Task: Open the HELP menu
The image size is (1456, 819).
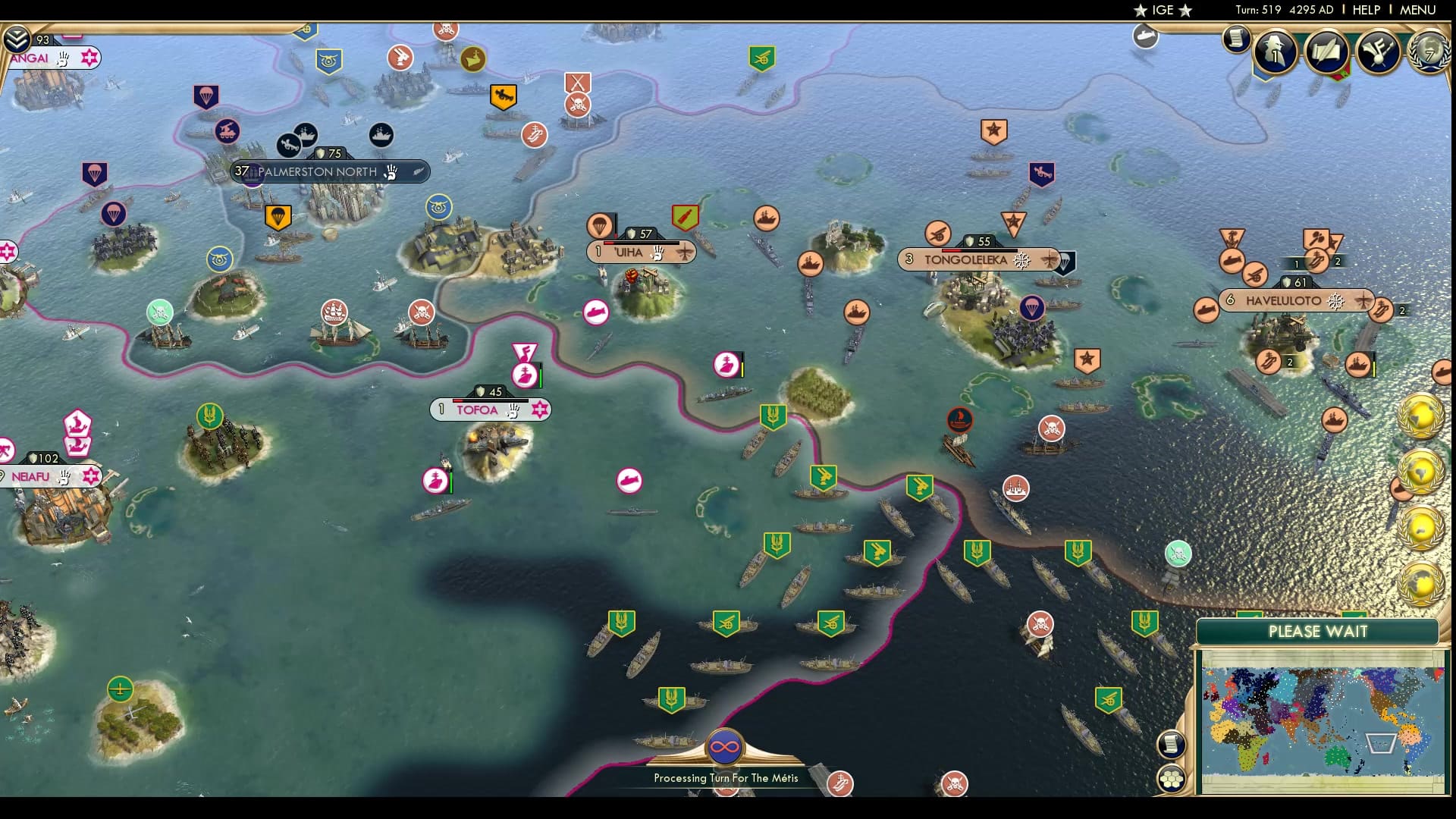Action: (x=1367, y=11)
